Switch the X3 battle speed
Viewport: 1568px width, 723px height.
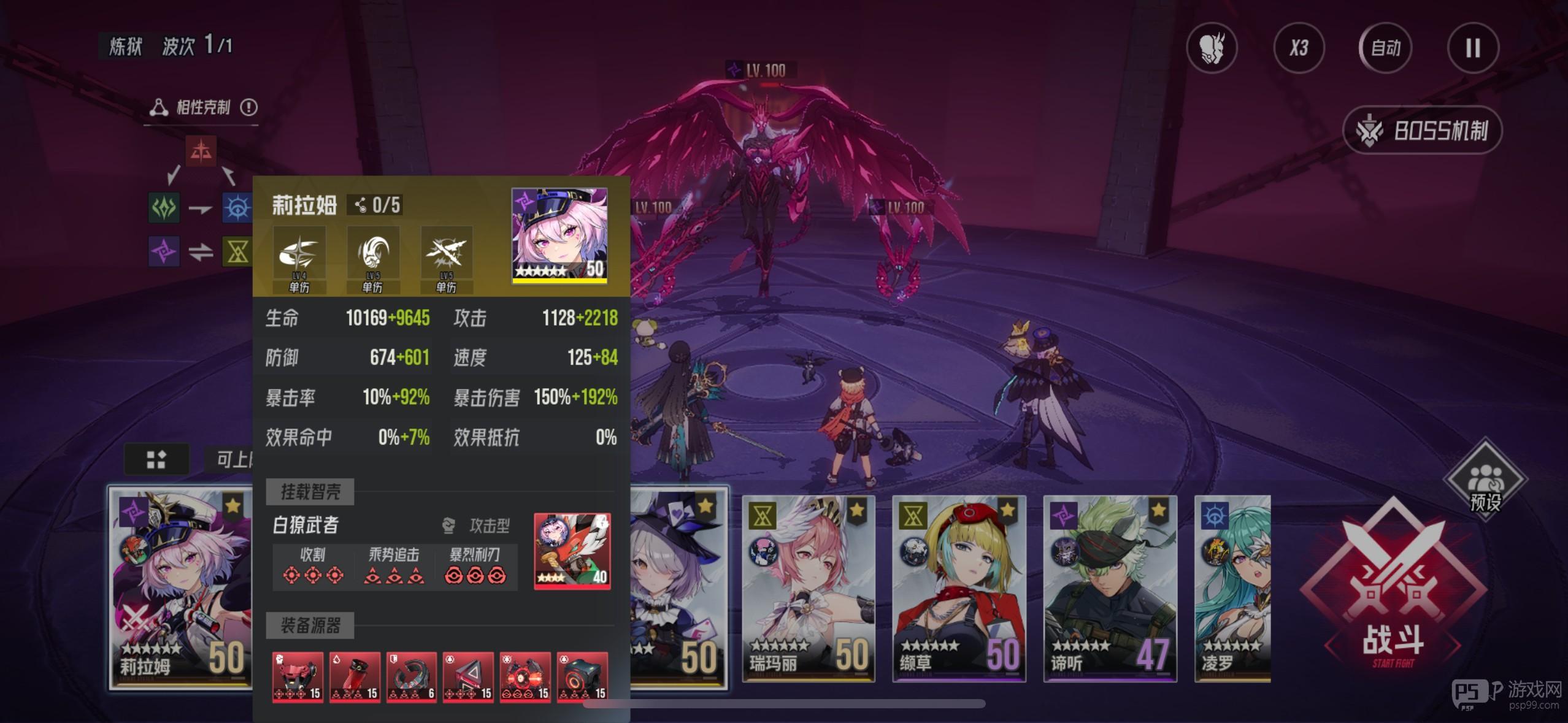(1299, 48)
